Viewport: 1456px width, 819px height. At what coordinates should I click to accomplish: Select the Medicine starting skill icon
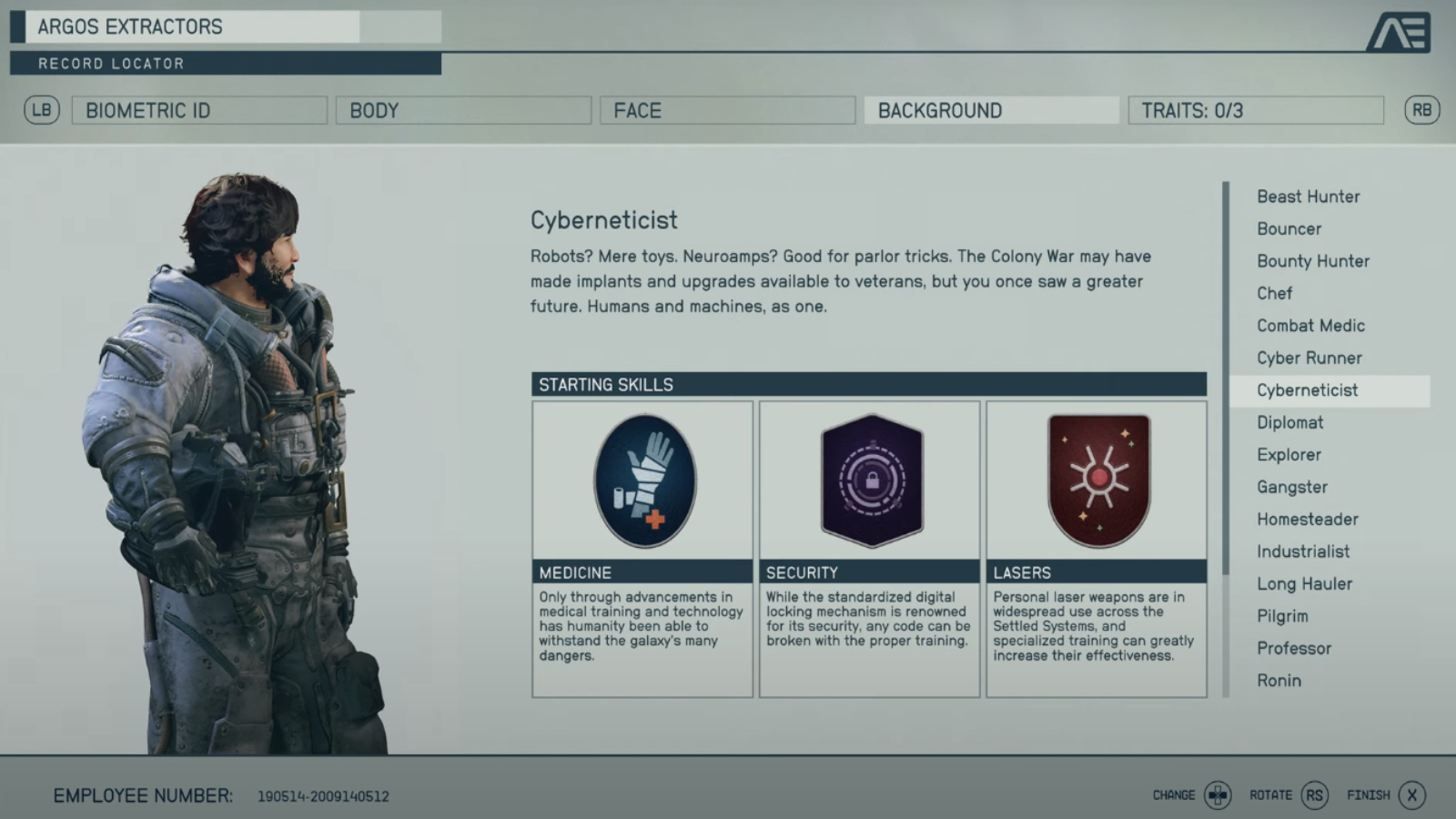[x=642, y=480]
